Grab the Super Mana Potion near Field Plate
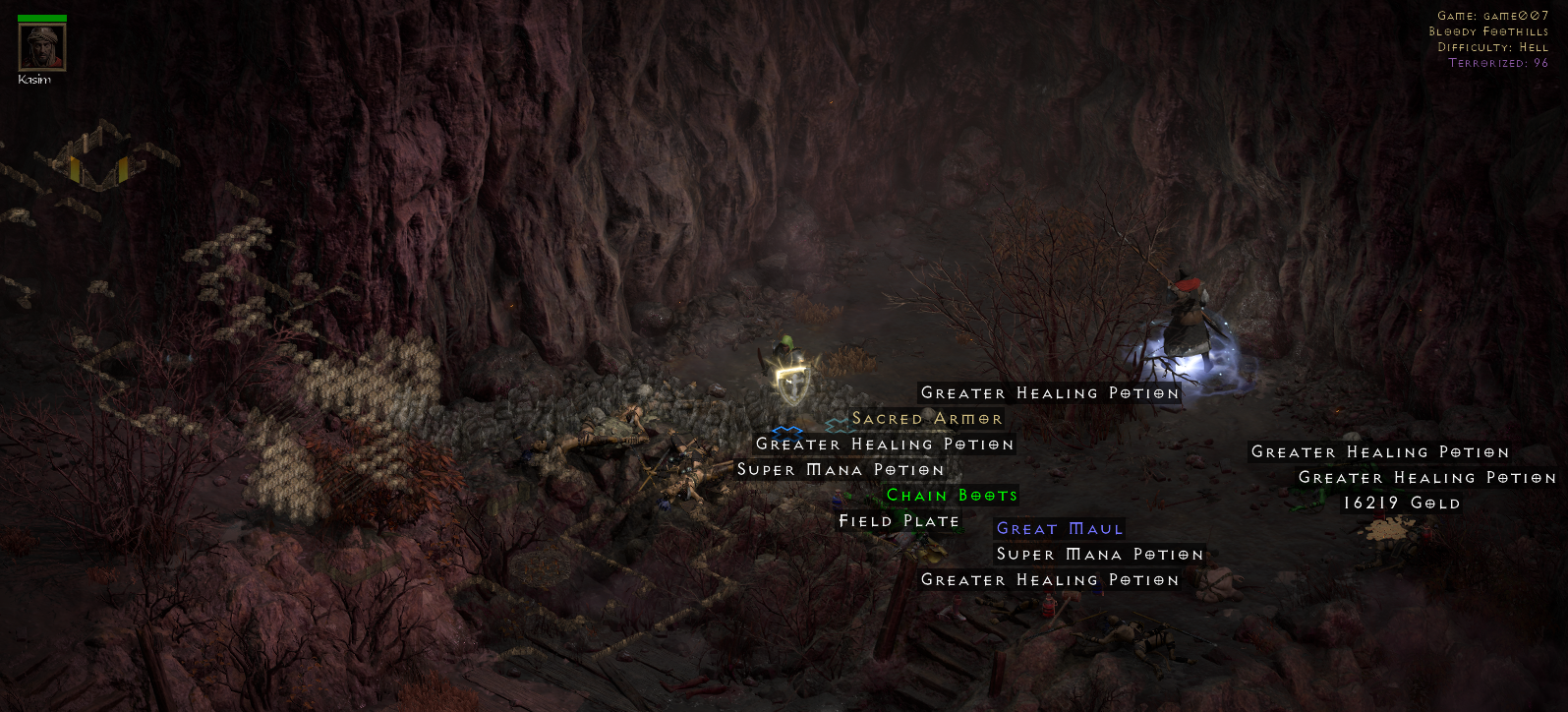 [842, 470]
